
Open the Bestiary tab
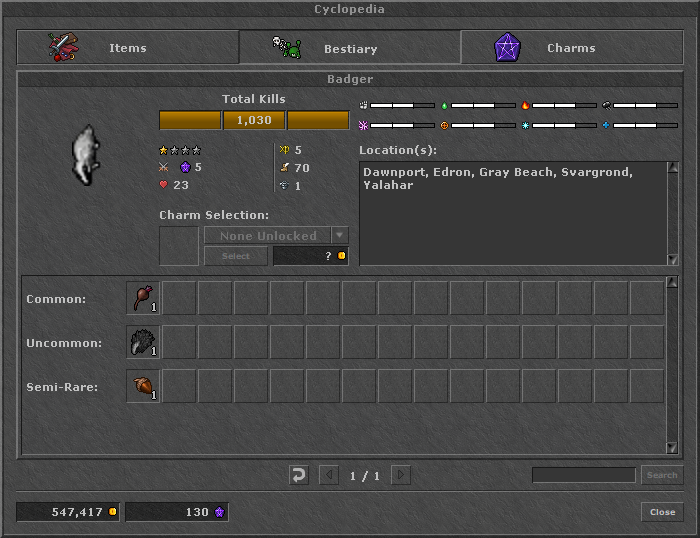click(349, 48)
